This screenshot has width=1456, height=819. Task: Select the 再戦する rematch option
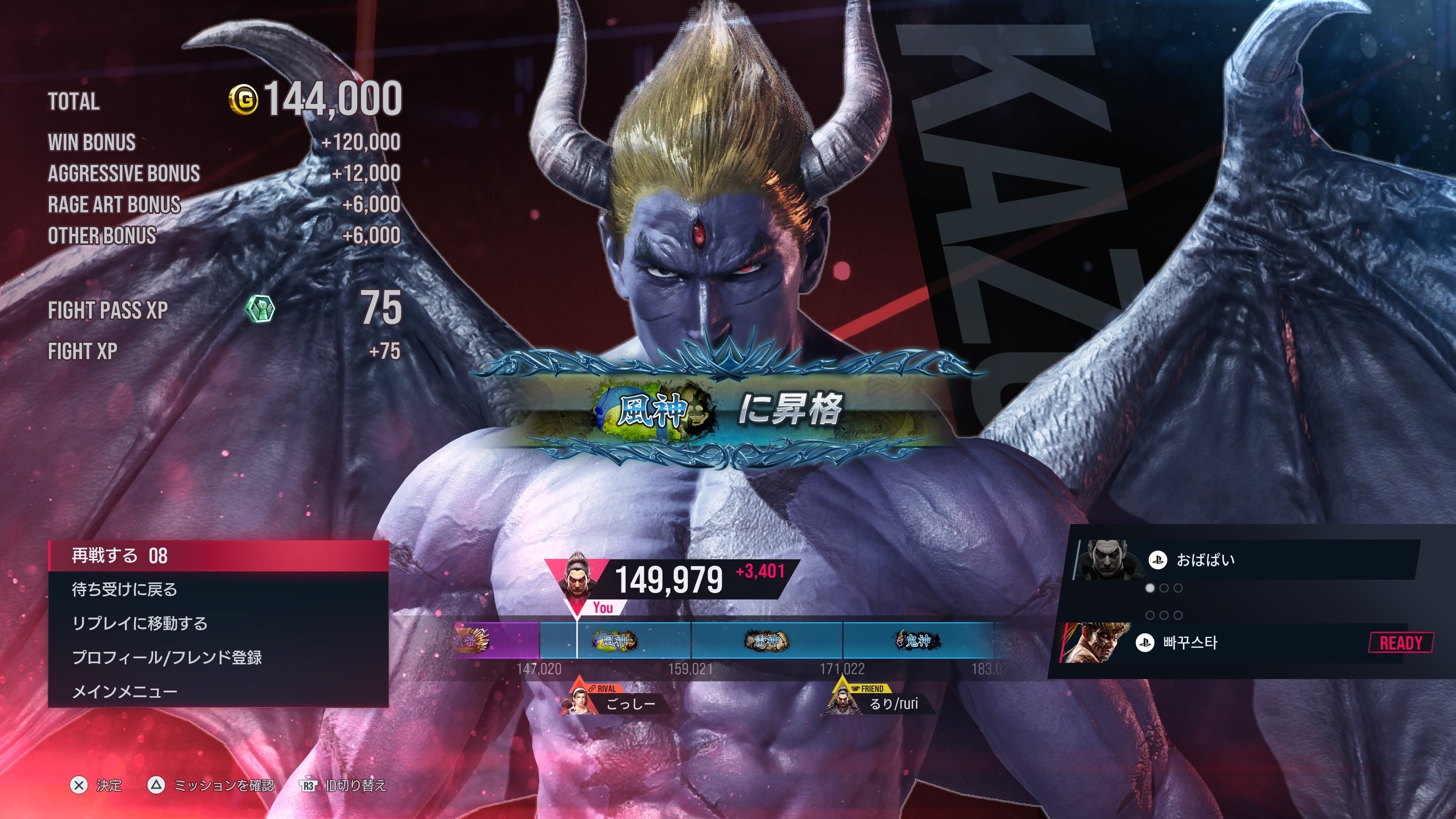(x=218, y=555)
